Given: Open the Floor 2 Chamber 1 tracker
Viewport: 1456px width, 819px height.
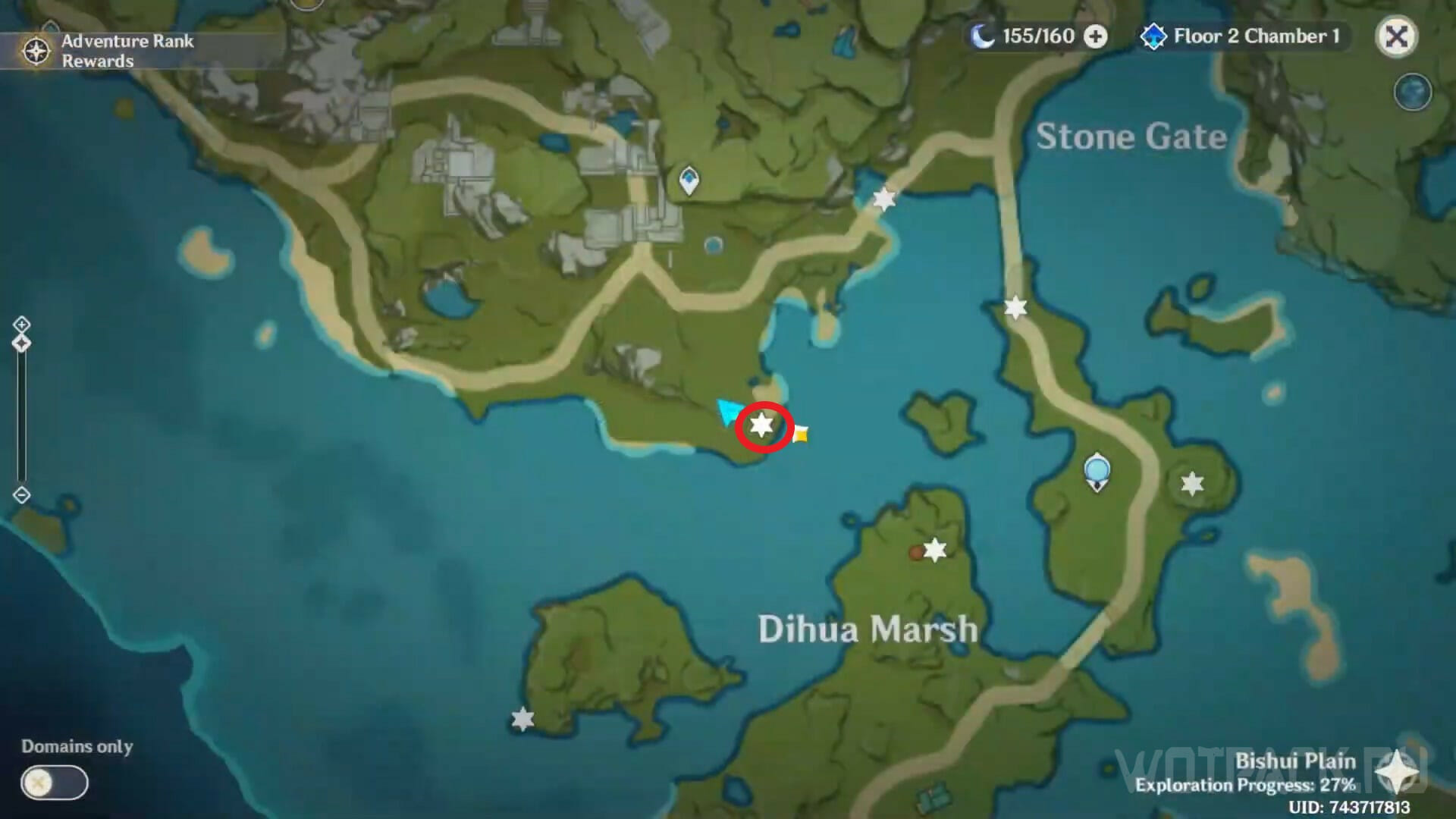Looking at the screenshot, I should [1244, 36].
